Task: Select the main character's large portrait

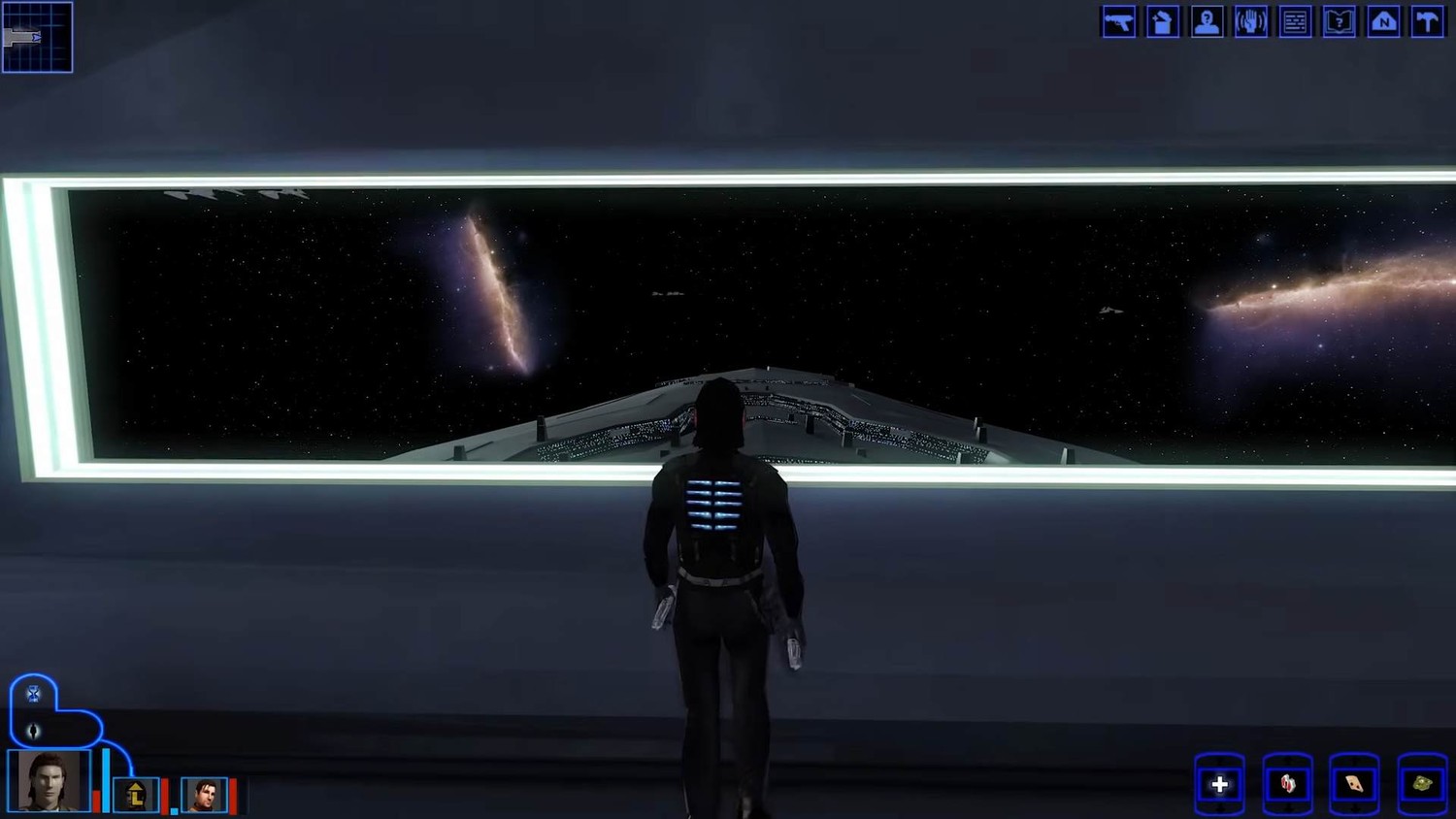Action: (x=49, y=780)
